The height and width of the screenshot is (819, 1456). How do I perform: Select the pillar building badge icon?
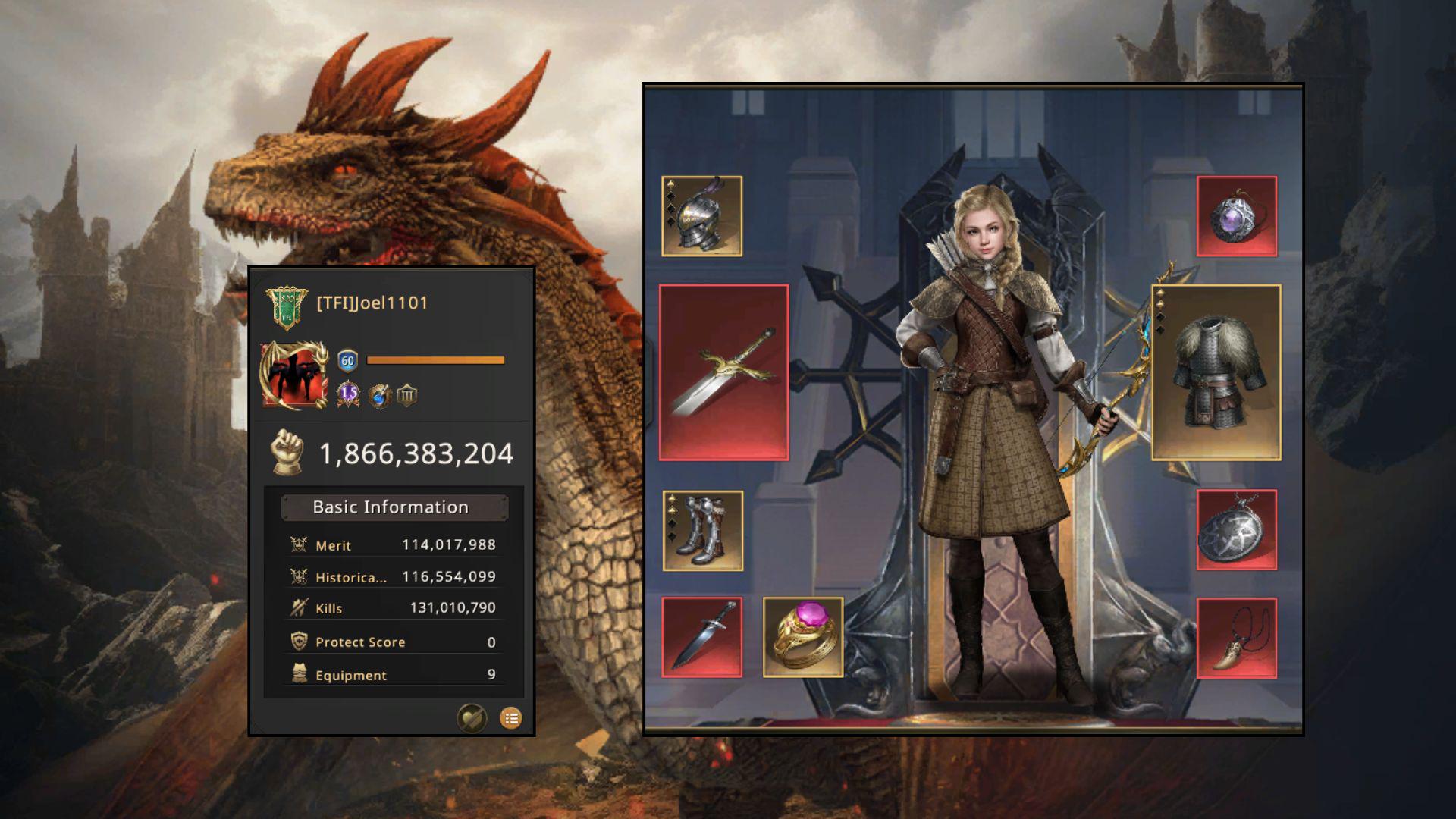click(x=407, y=395)
